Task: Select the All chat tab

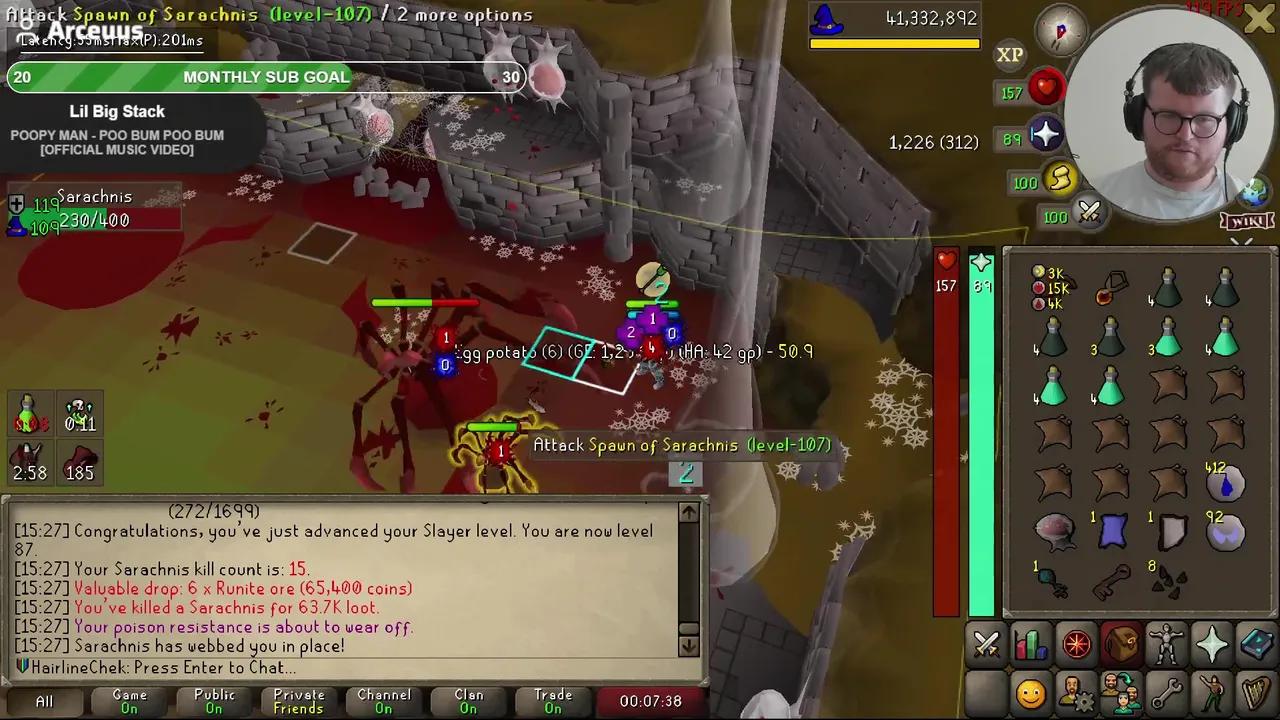Action: (x=44, y=701)
